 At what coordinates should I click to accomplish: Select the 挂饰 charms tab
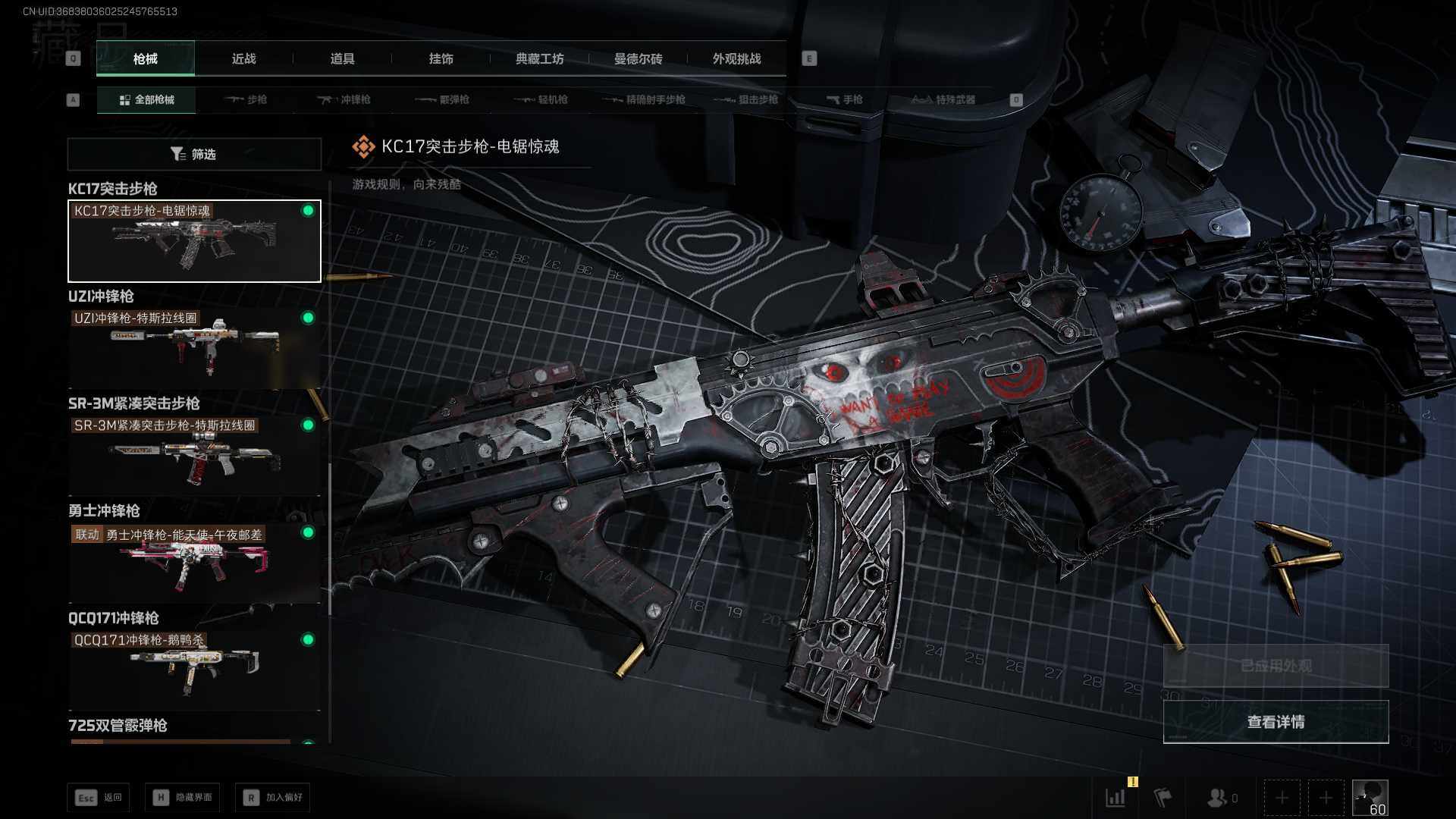(441, 59)
